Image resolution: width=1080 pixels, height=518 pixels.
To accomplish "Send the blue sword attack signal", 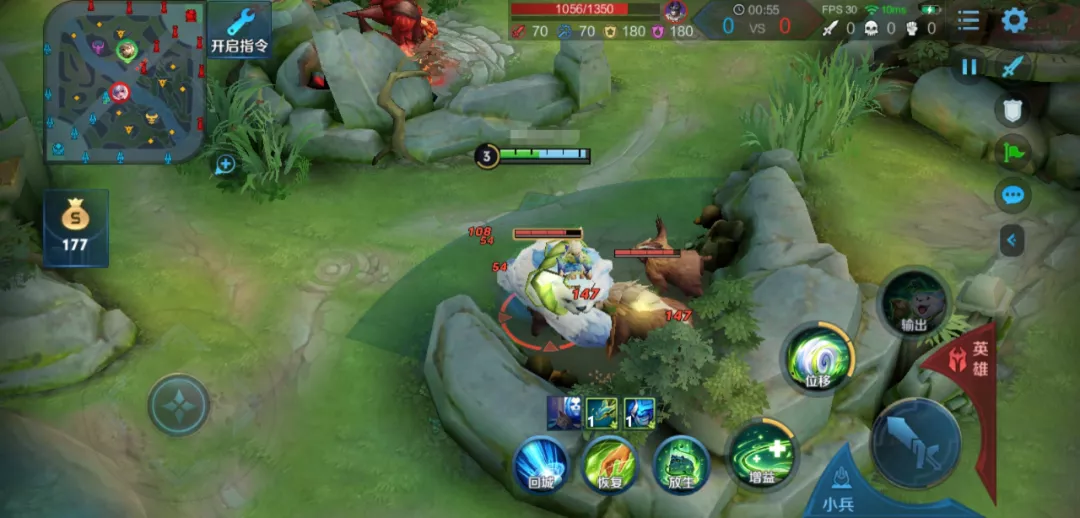I will pyautogui.click(x=1013, y=67).
